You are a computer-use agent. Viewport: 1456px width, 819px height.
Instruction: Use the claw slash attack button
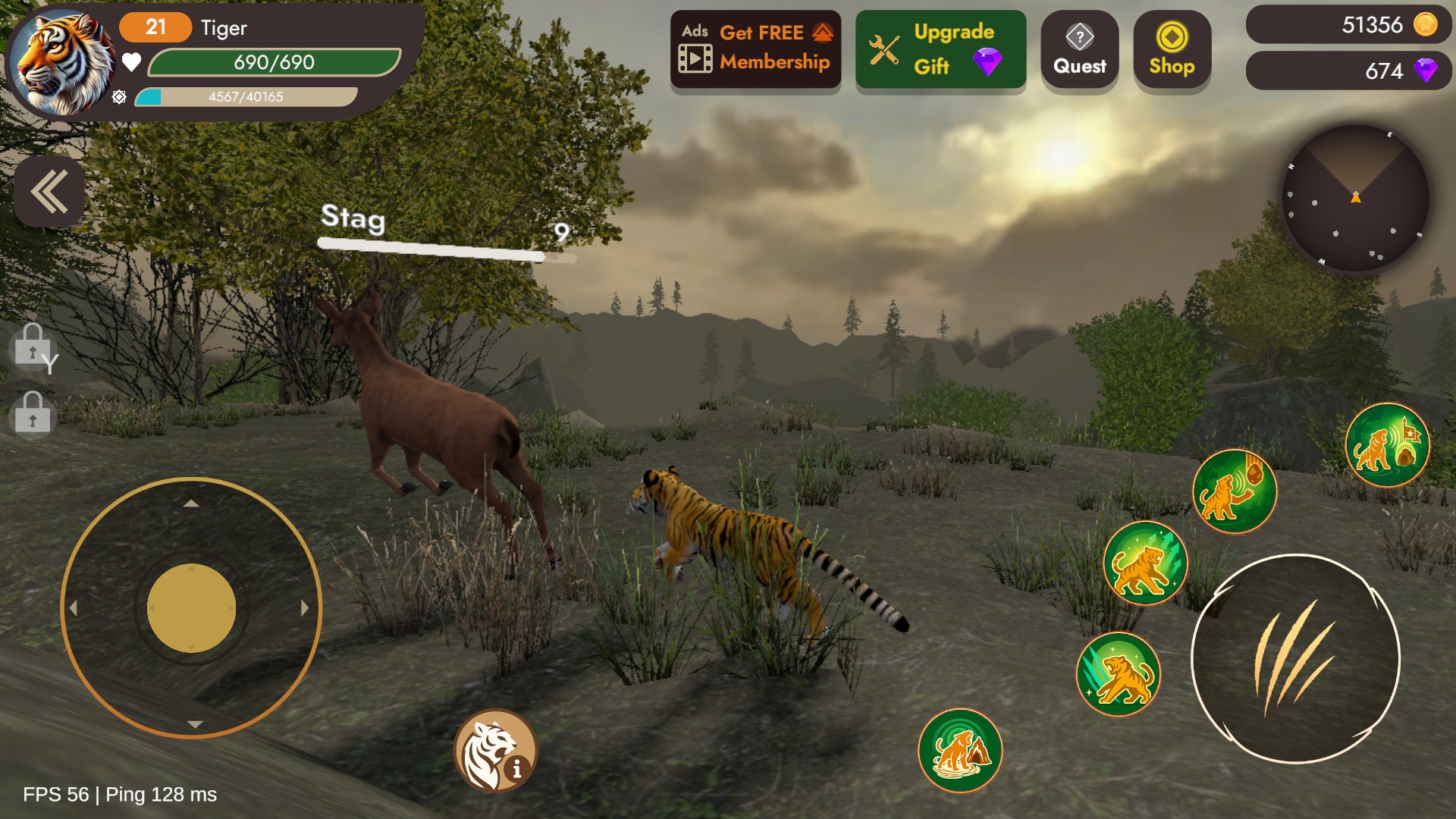(x=1295, y=659)
